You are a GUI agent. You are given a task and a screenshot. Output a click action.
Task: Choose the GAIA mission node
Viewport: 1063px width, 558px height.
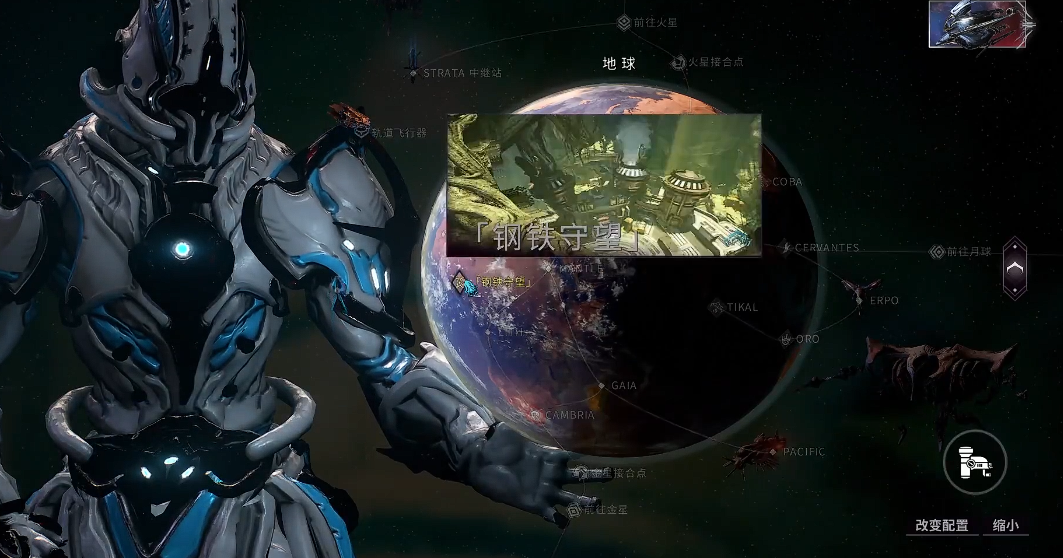[602, 385]
